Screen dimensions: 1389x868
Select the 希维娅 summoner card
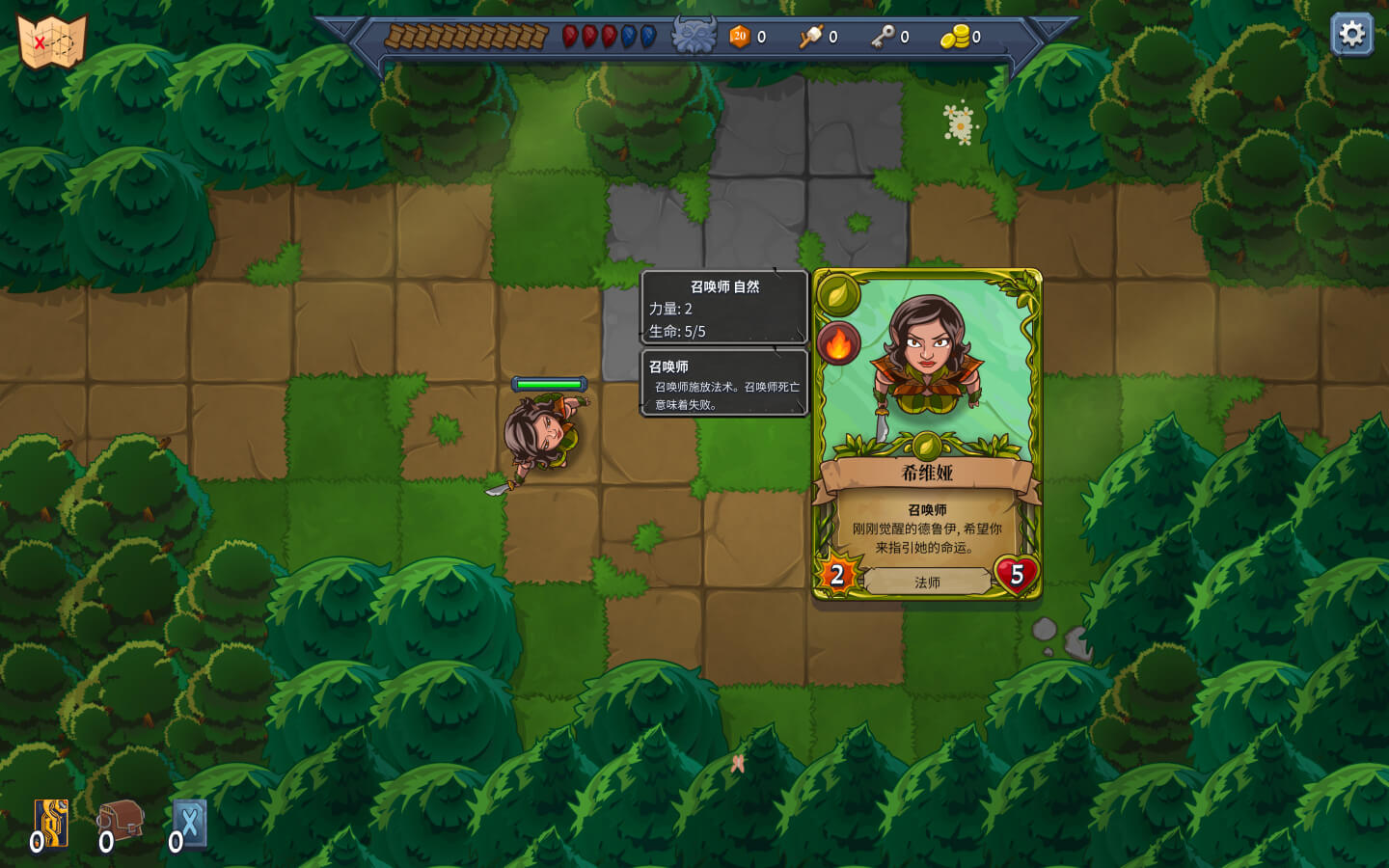tap(927, 434)
